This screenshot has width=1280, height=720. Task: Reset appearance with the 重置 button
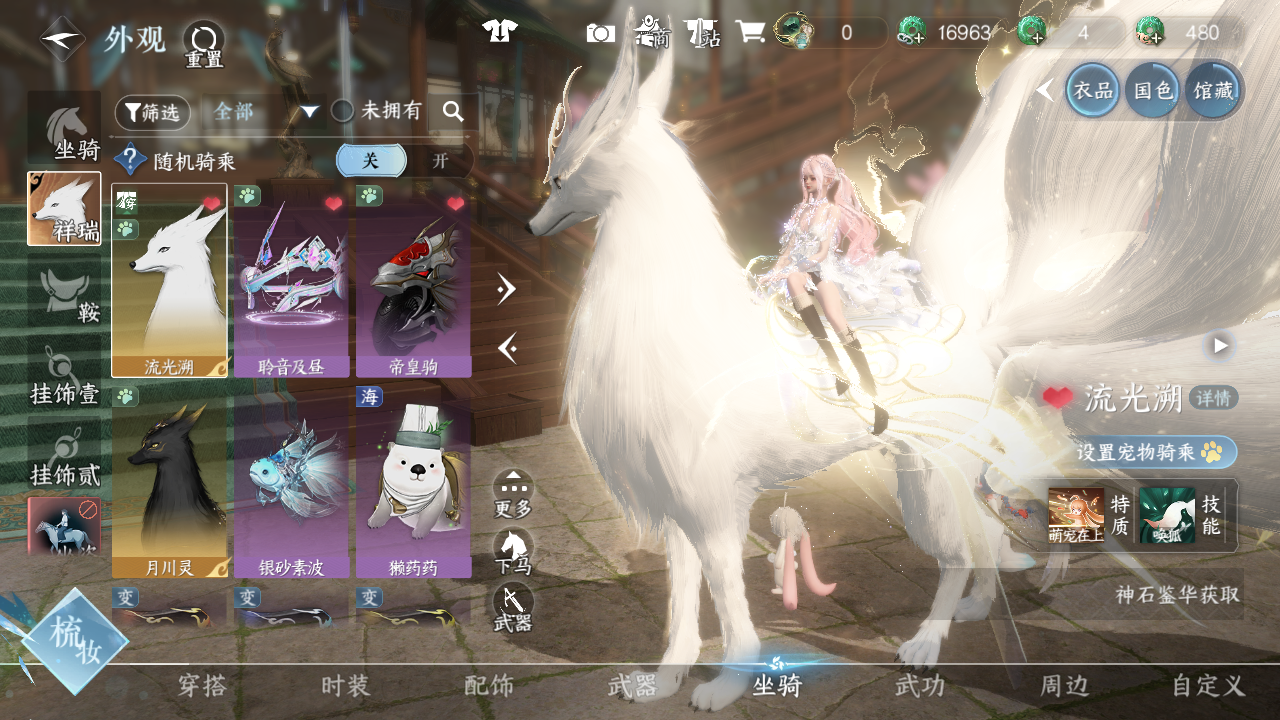pyautogui.click(x=203, y=44)
